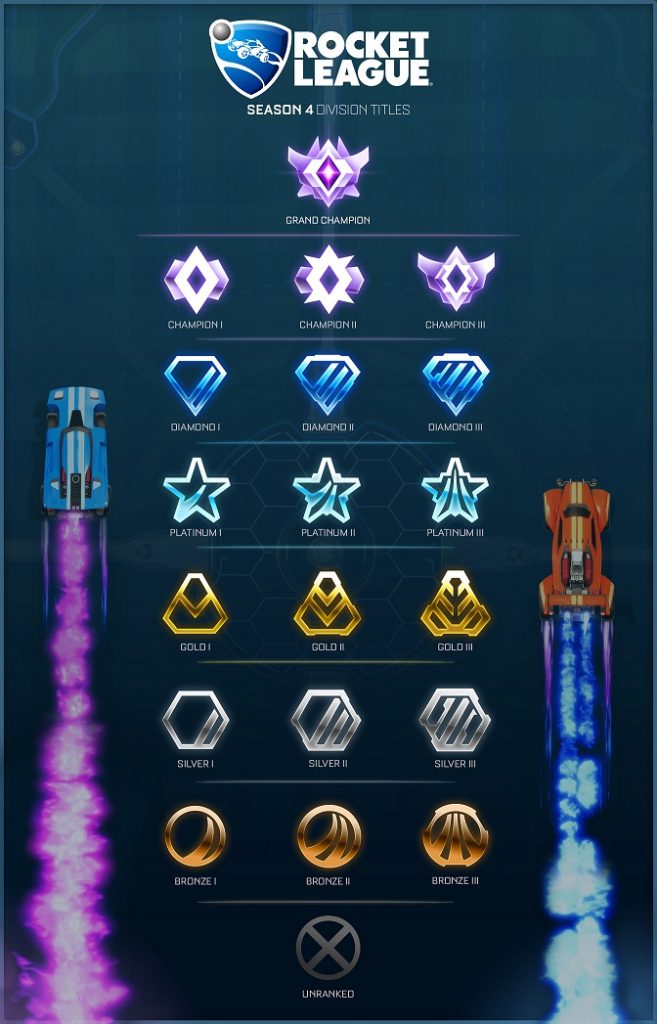
Task: Click the Silver I hexagon icon
Action: click(x=196, y=720)
